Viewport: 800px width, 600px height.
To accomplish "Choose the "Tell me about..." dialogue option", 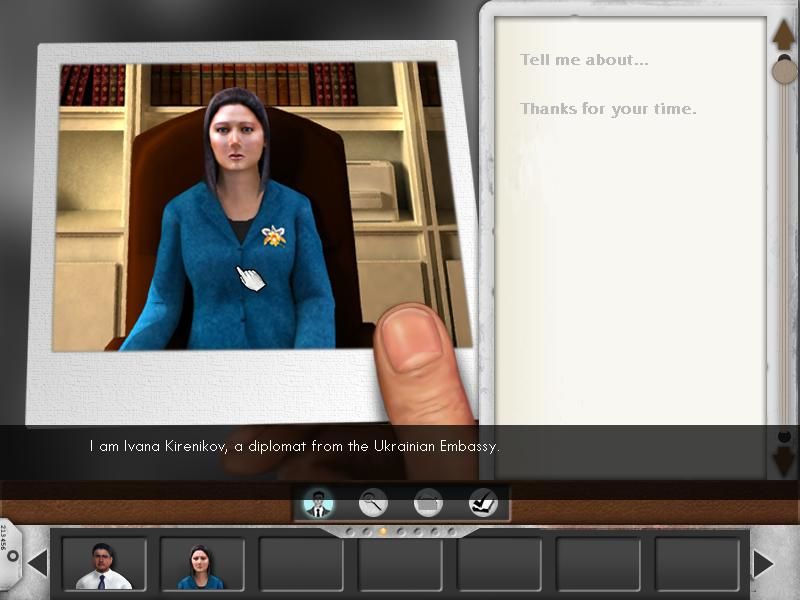I will 584,60.
